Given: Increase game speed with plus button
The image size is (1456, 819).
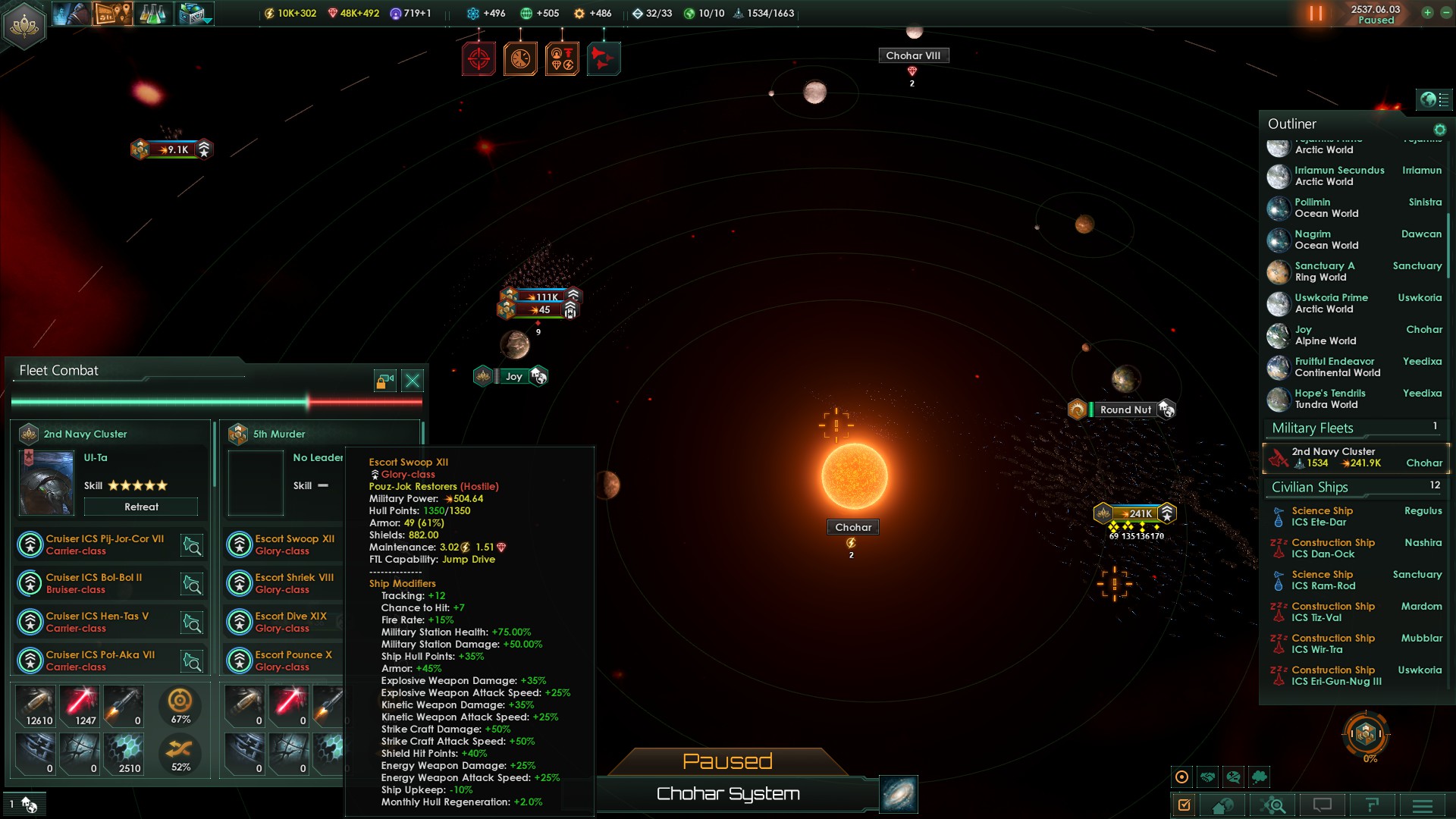Looking at the screenshot, I should 1427,13.
